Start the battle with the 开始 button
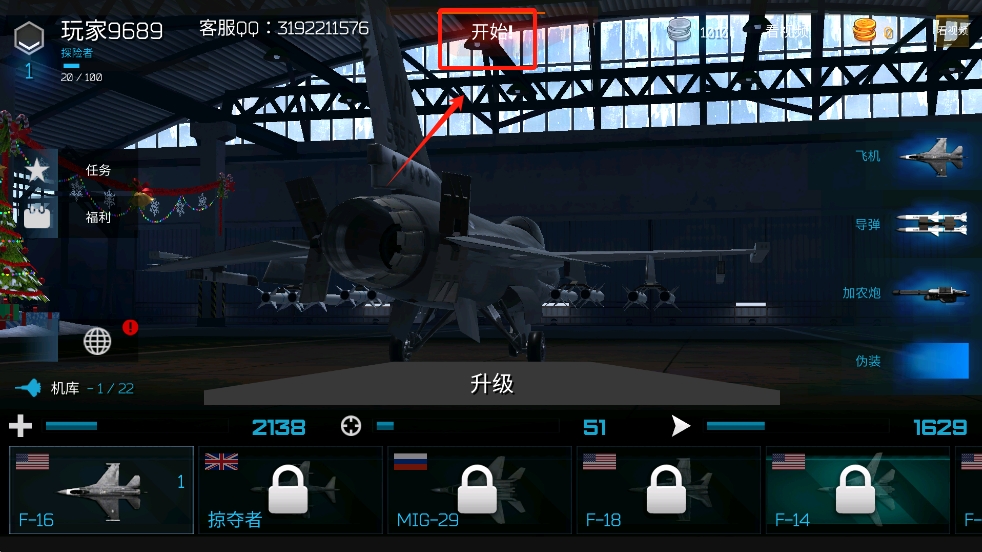The image size is (982, 552). click(488, 33)
